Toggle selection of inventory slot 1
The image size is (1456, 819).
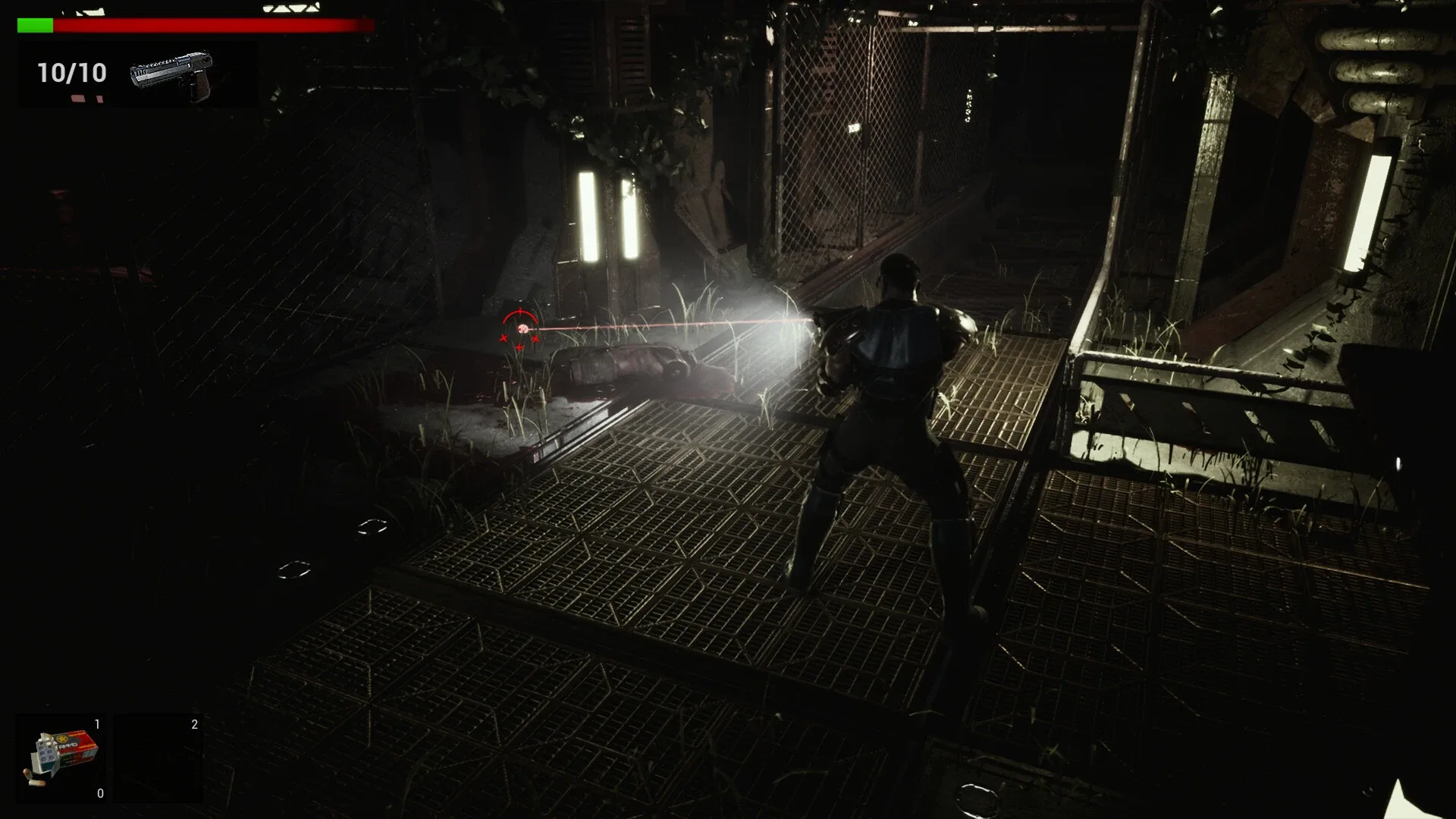pyautogui.click(x=62, y=758)
